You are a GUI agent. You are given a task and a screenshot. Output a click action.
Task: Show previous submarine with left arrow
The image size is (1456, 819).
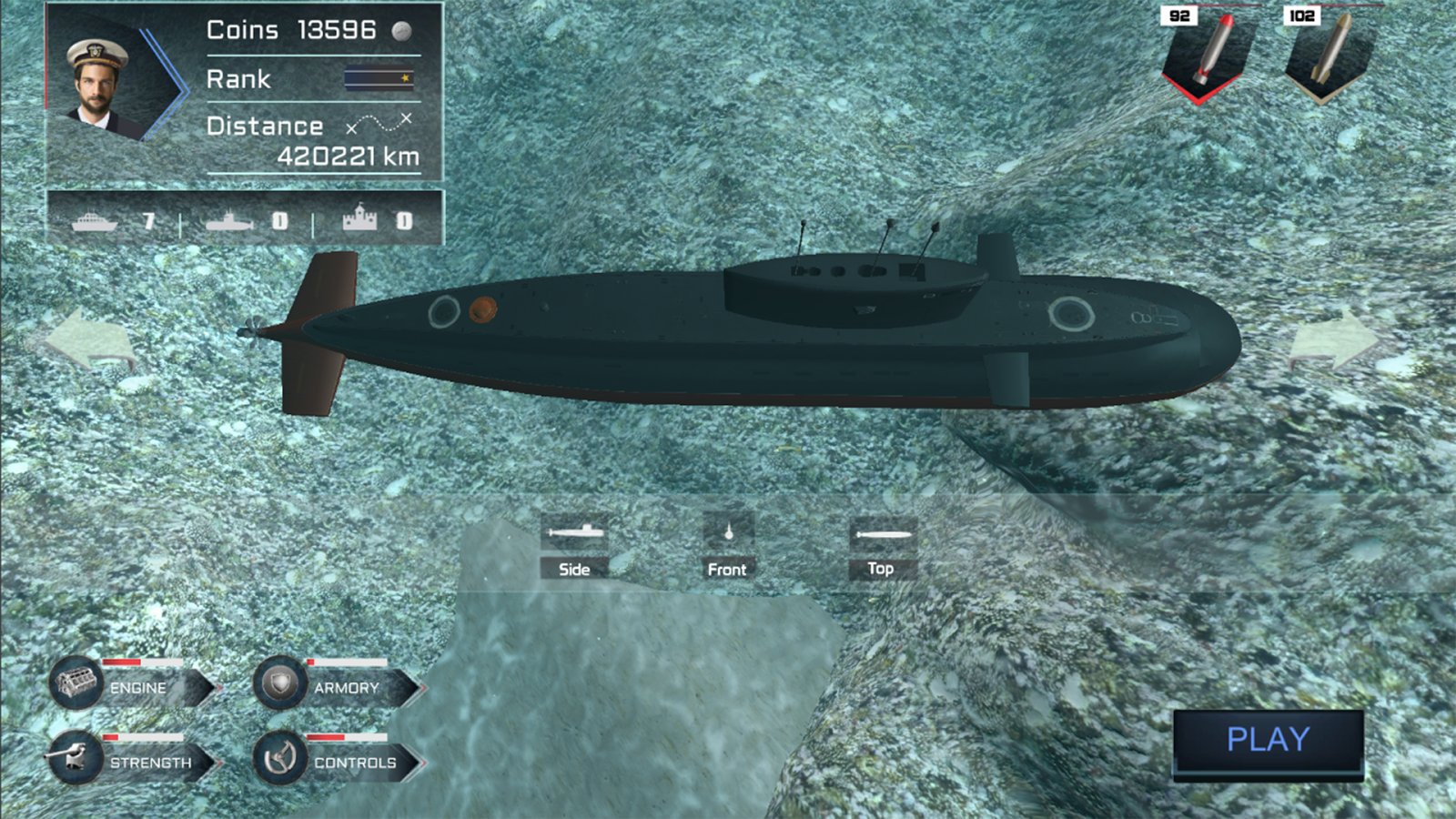click(x=88, y=340)
